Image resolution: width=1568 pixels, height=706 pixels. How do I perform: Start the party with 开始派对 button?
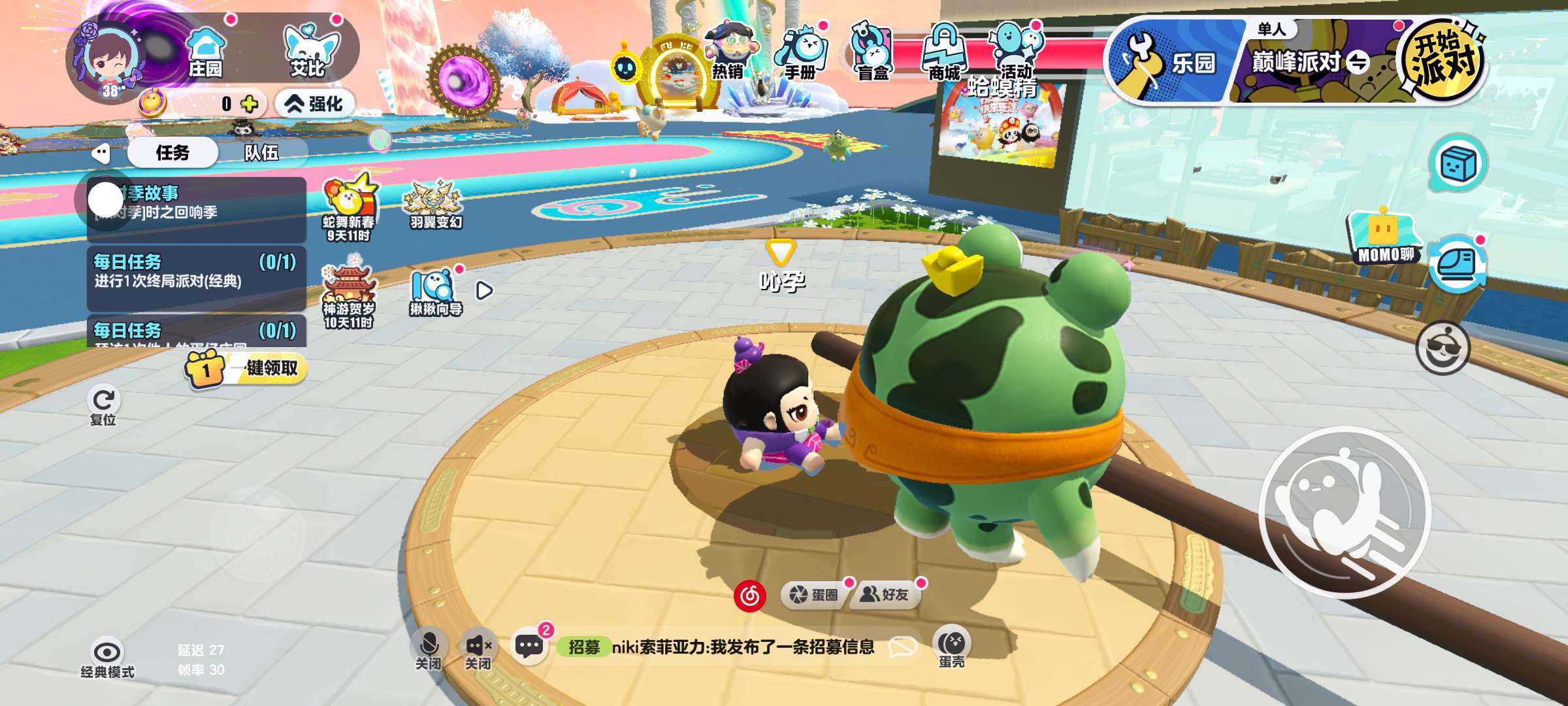click(1443, 60)
